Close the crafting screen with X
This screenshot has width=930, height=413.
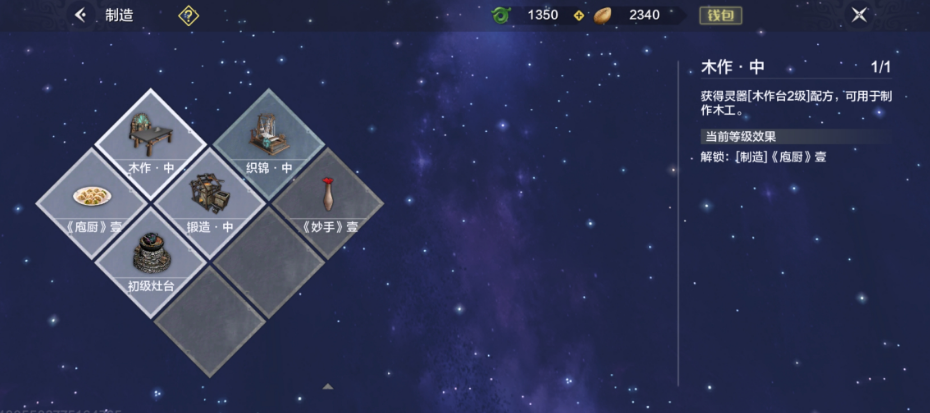click(858, 15)
